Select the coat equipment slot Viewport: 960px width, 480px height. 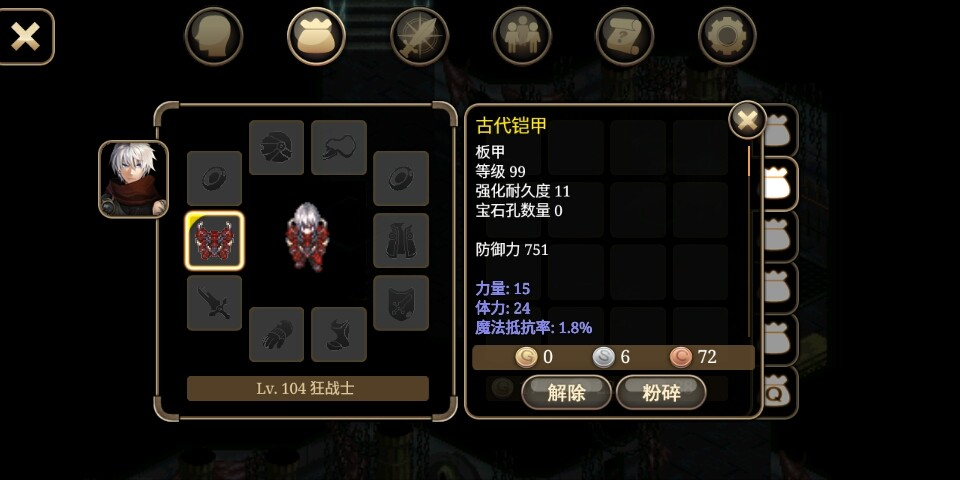pyautogui.click(x=401, y=241)
